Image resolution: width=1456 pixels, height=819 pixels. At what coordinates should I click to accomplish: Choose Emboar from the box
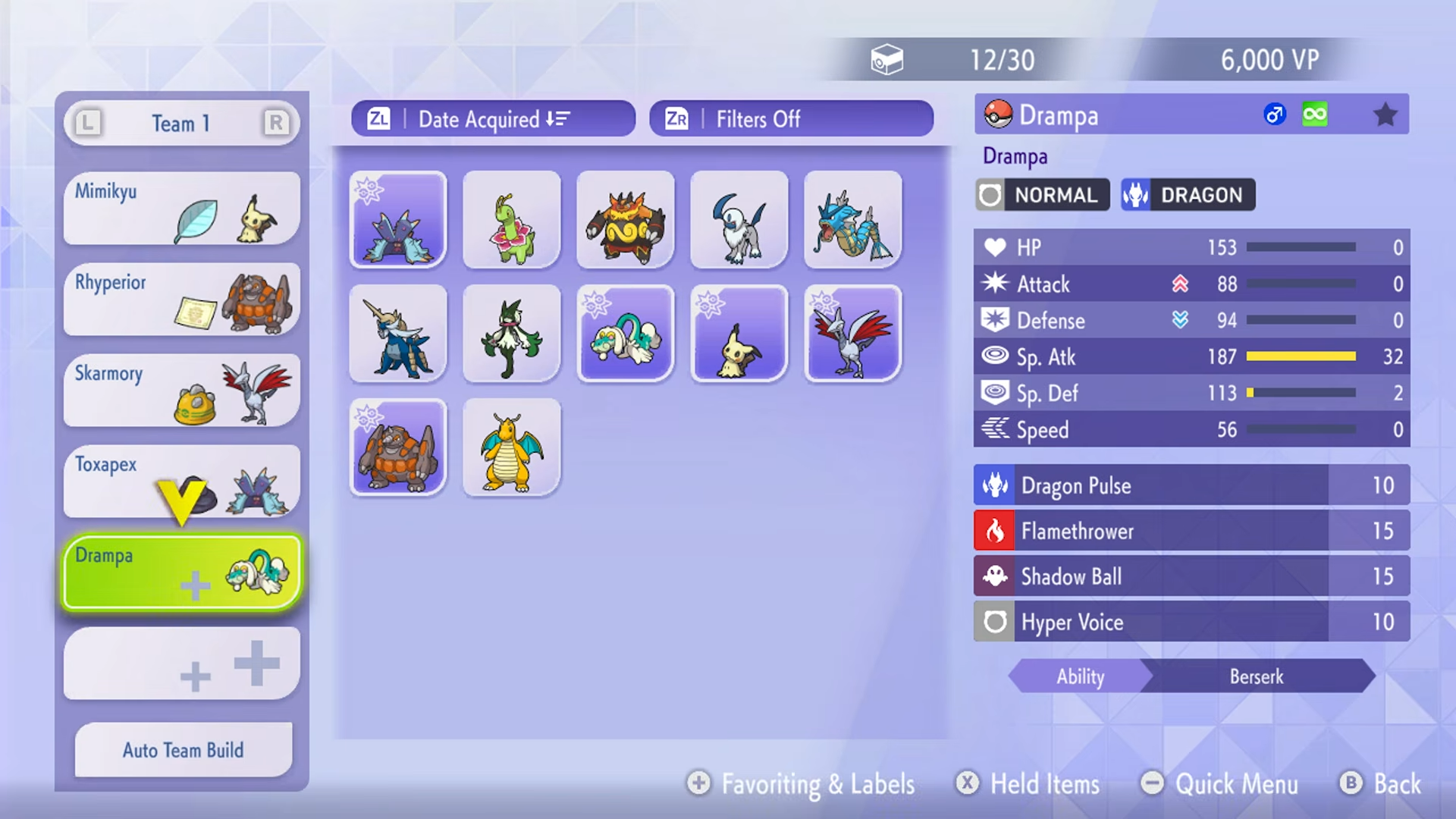626,220
